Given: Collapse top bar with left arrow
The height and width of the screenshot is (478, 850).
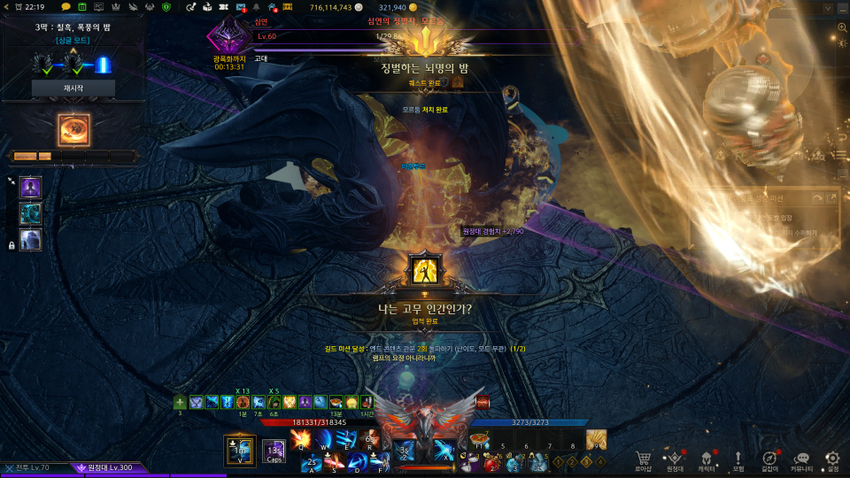Looking at the screenshot, I should coord(7,7).
